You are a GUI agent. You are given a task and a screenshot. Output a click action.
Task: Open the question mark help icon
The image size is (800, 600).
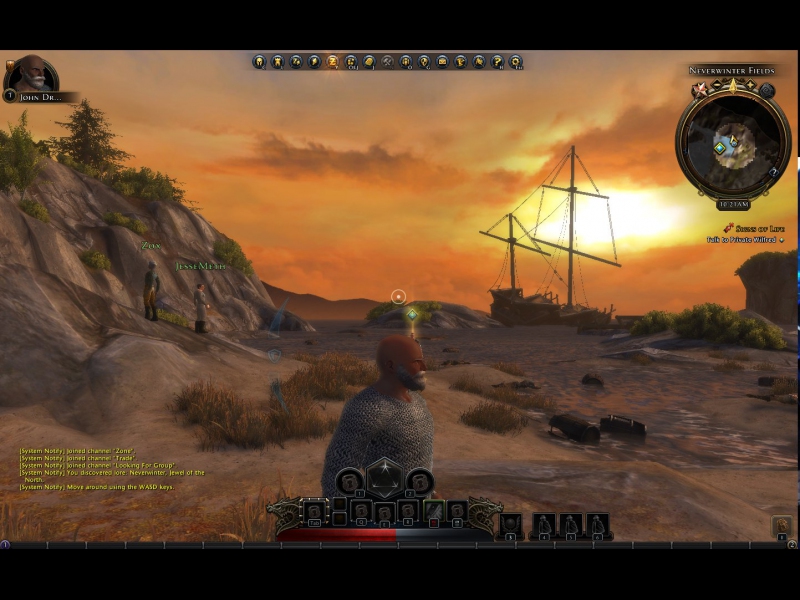tap(497, 62)
